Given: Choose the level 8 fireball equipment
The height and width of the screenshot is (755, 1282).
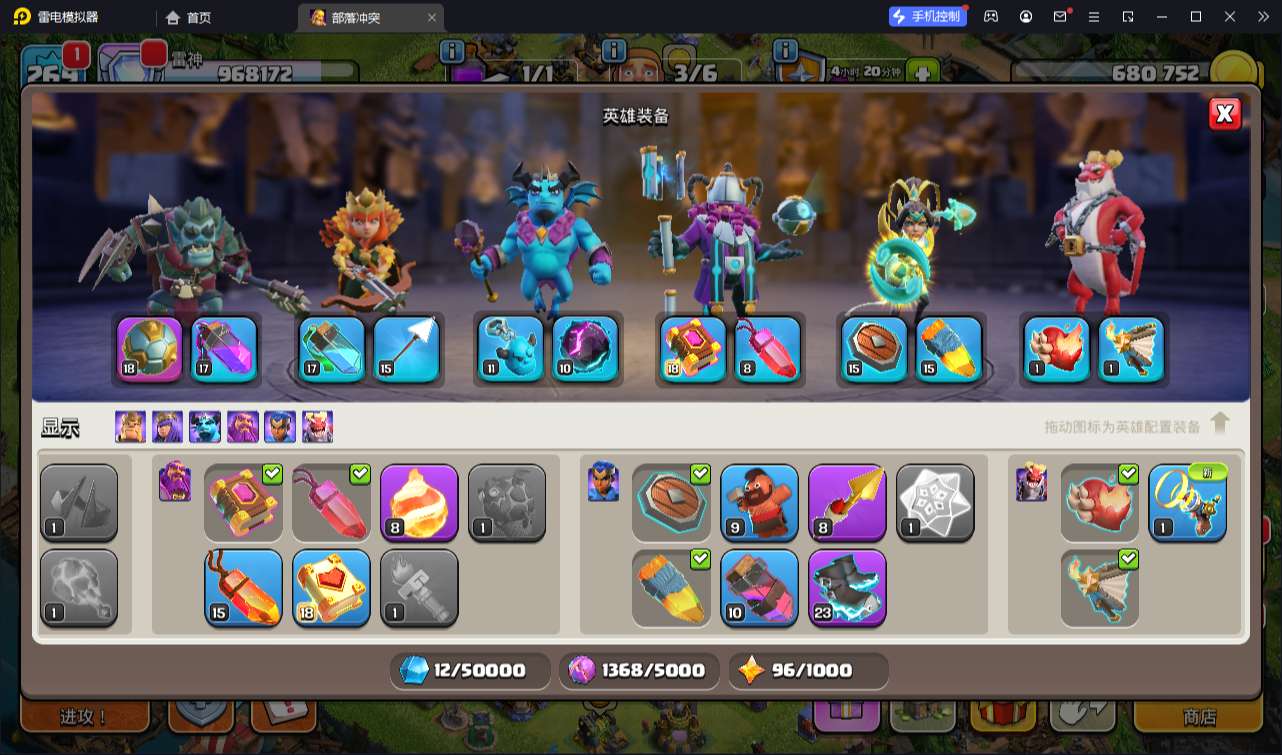Looking at the screenshot, I should tap(419, 503).
